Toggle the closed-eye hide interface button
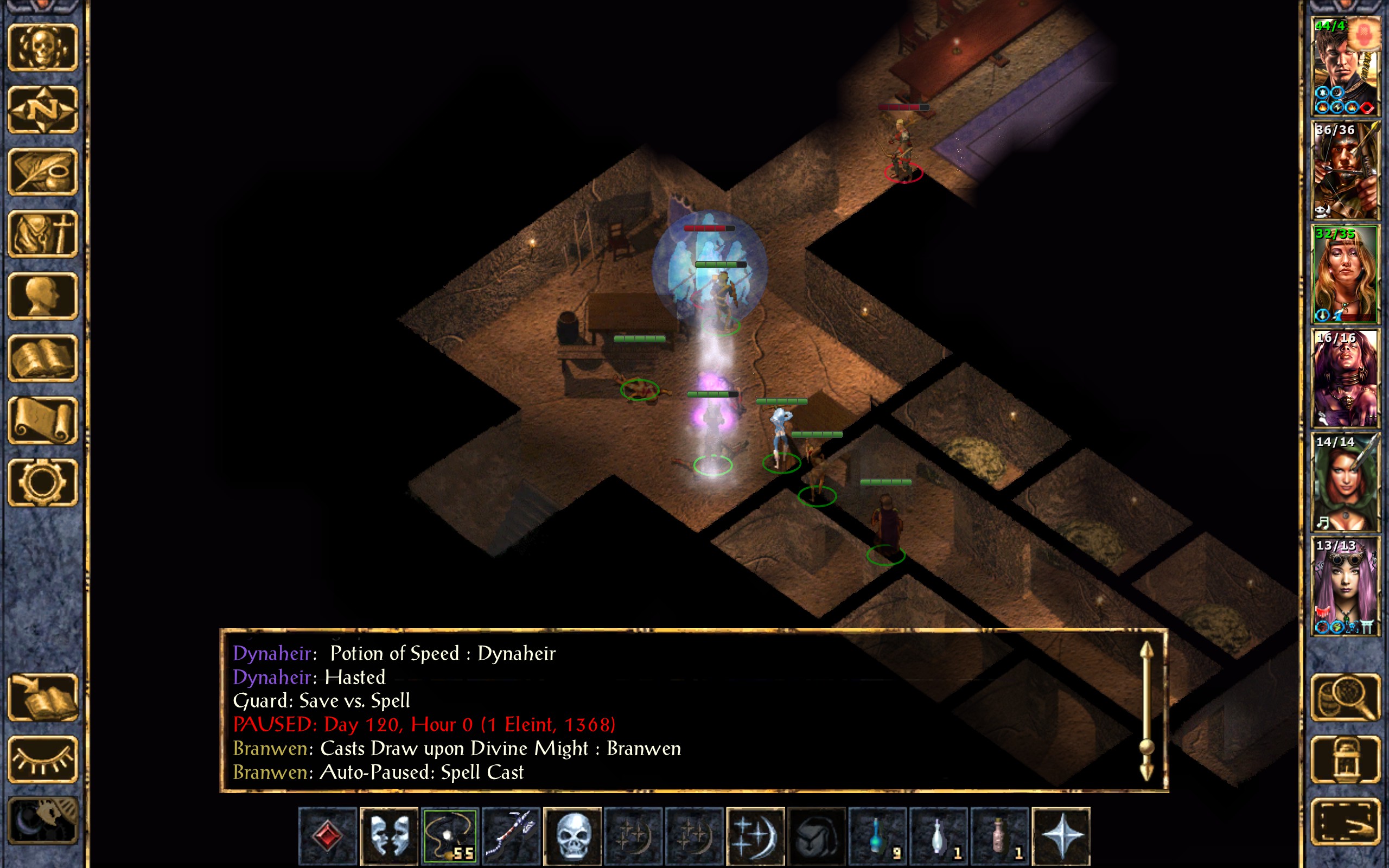Image resolution: width=1389 pixels, height=868 pixels. pyautogui.click(x=42, y=759)
